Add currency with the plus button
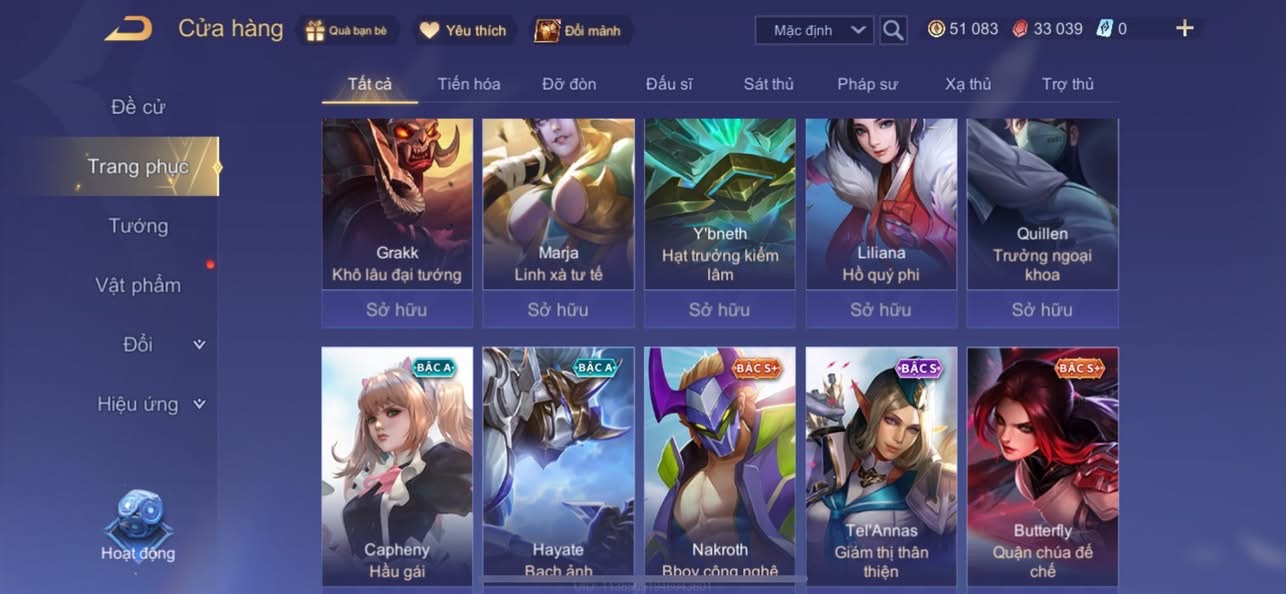 1184,29
